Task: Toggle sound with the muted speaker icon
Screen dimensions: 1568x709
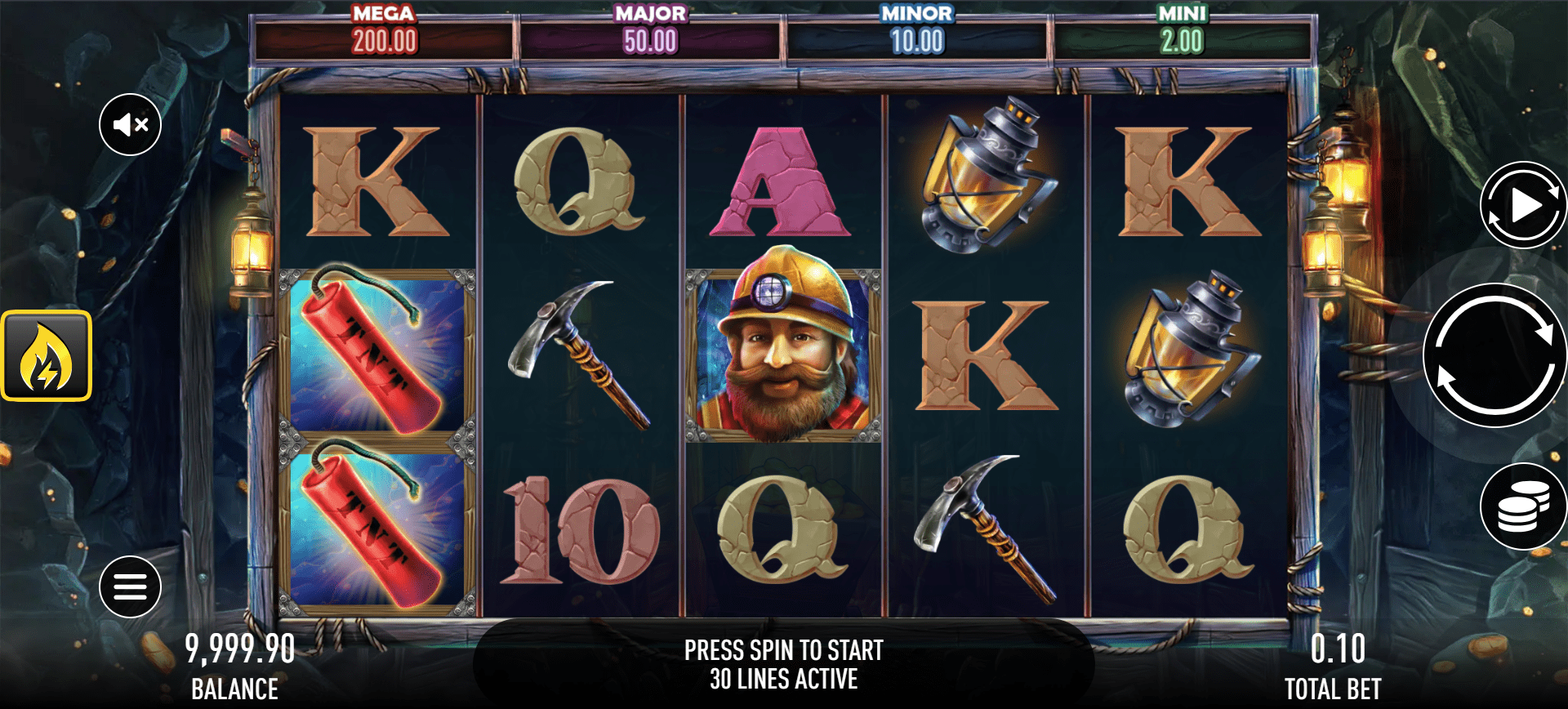Action: tap(131, 125)
